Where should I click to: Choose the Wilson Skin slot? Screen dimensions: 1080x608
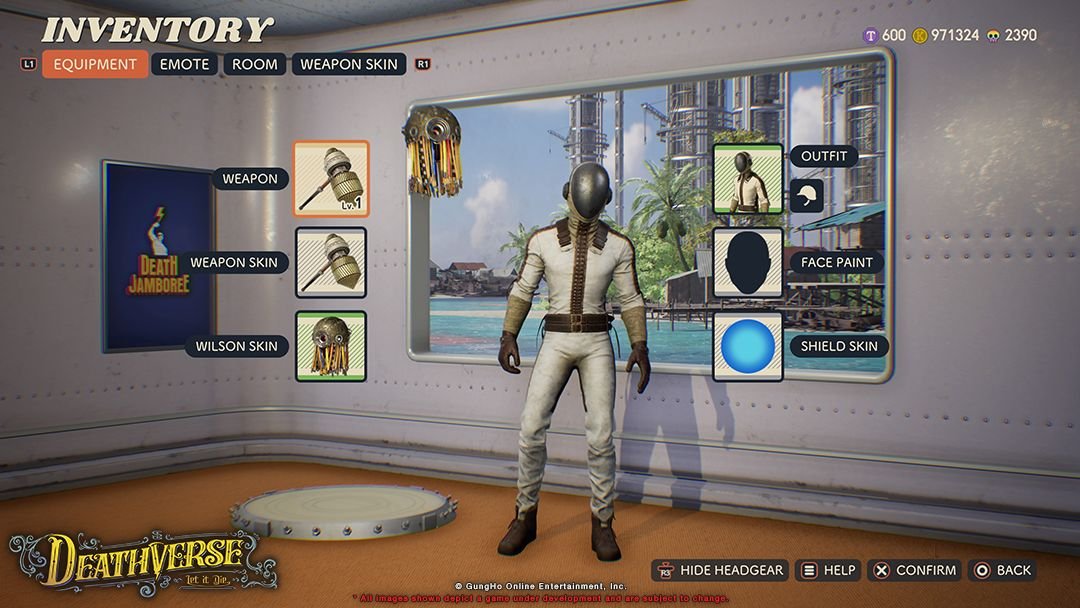(x=331, y=346)
